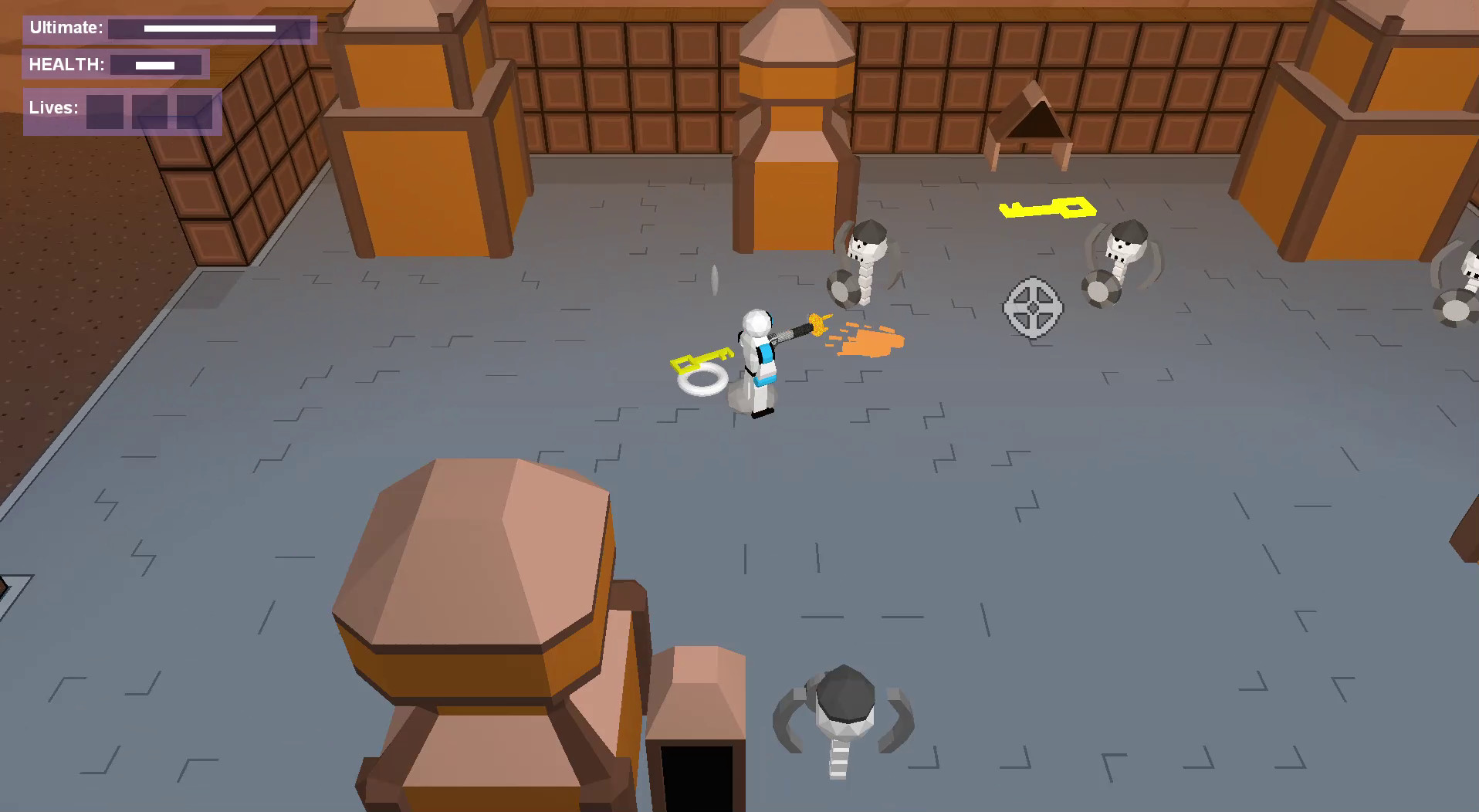Click the HEALTH label in the HUD

[66, 64]
